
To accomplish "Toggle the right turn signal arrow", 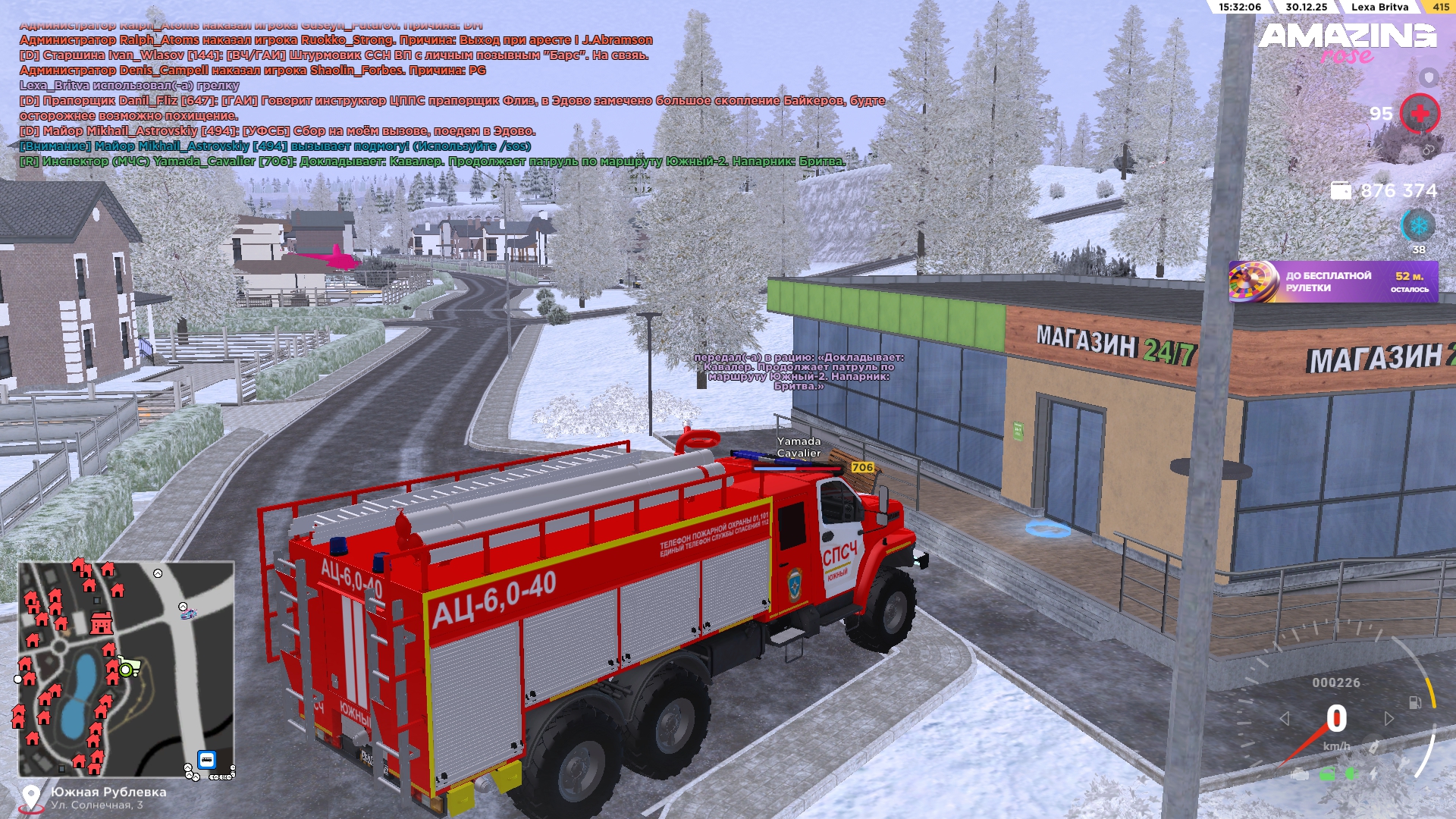I will [x=1389, y=718].
